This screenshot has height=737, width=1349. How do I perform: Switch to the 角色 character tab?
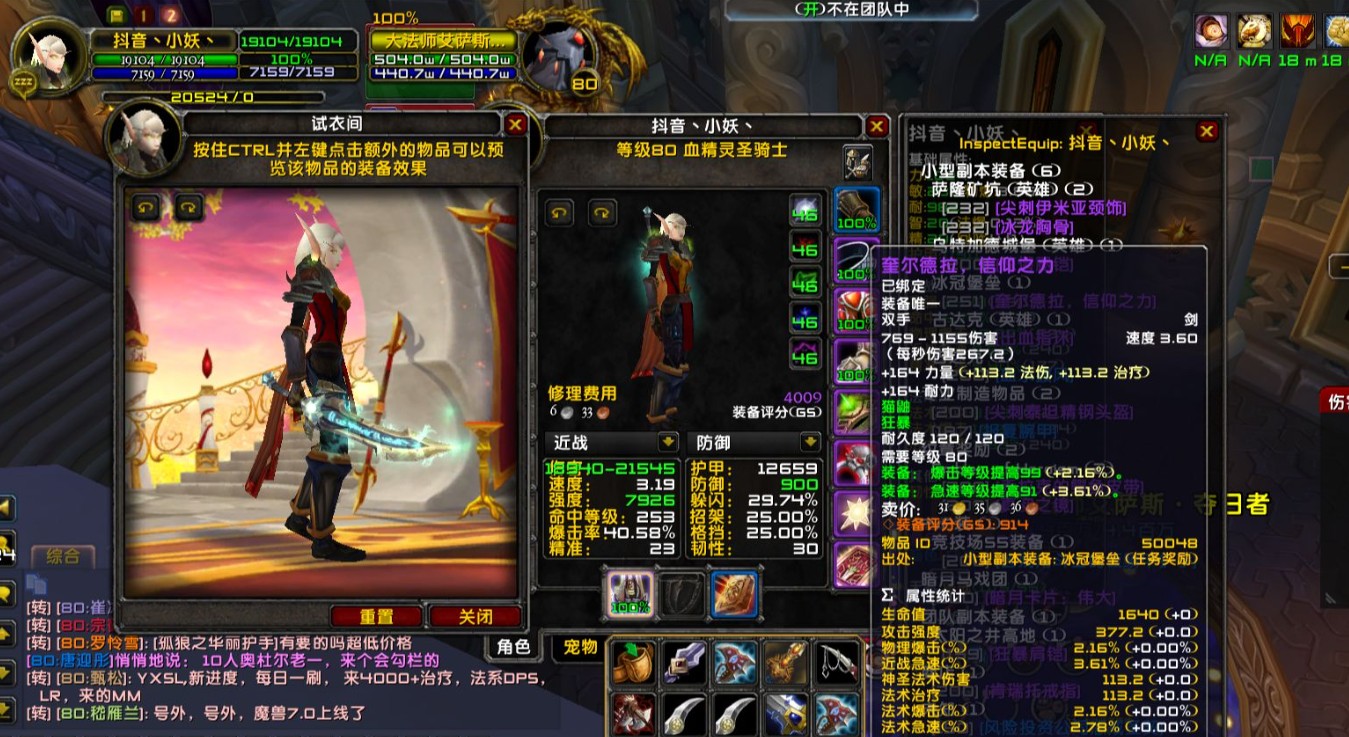pos(513,647)
